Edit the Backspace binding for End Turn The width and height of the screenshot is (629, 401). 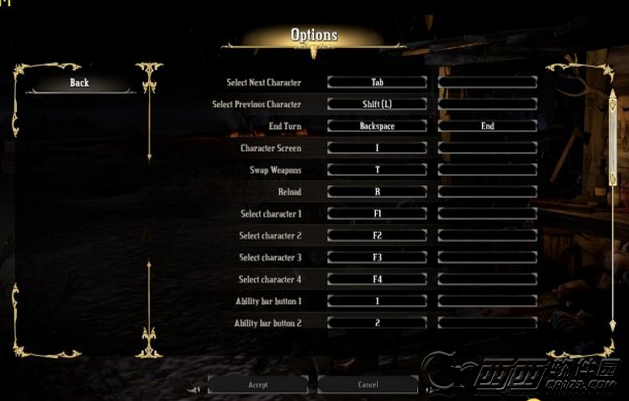click(377, 126)
